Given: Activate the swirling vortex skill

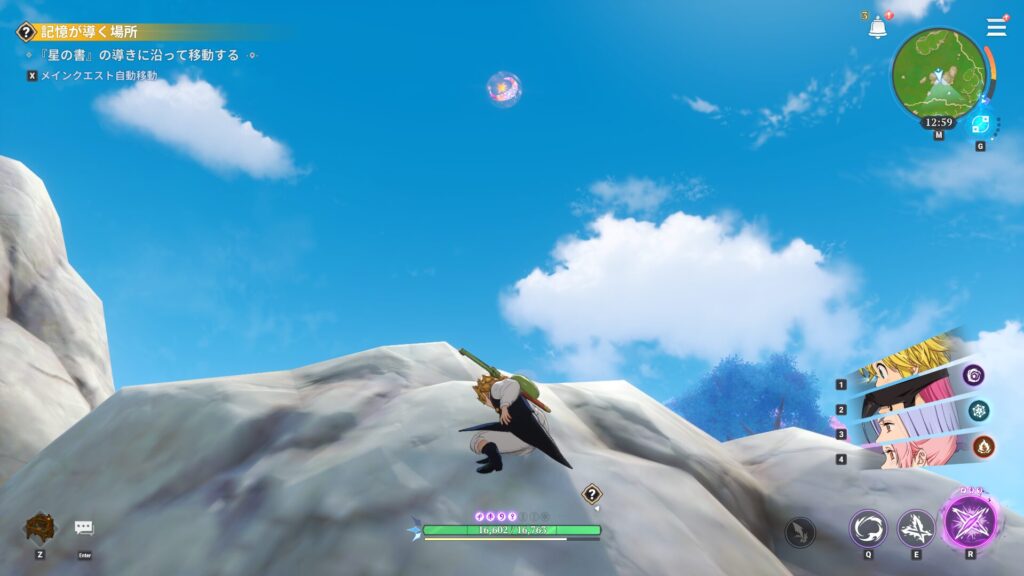Looking at the screenshot, I should [x=867, y=528].
